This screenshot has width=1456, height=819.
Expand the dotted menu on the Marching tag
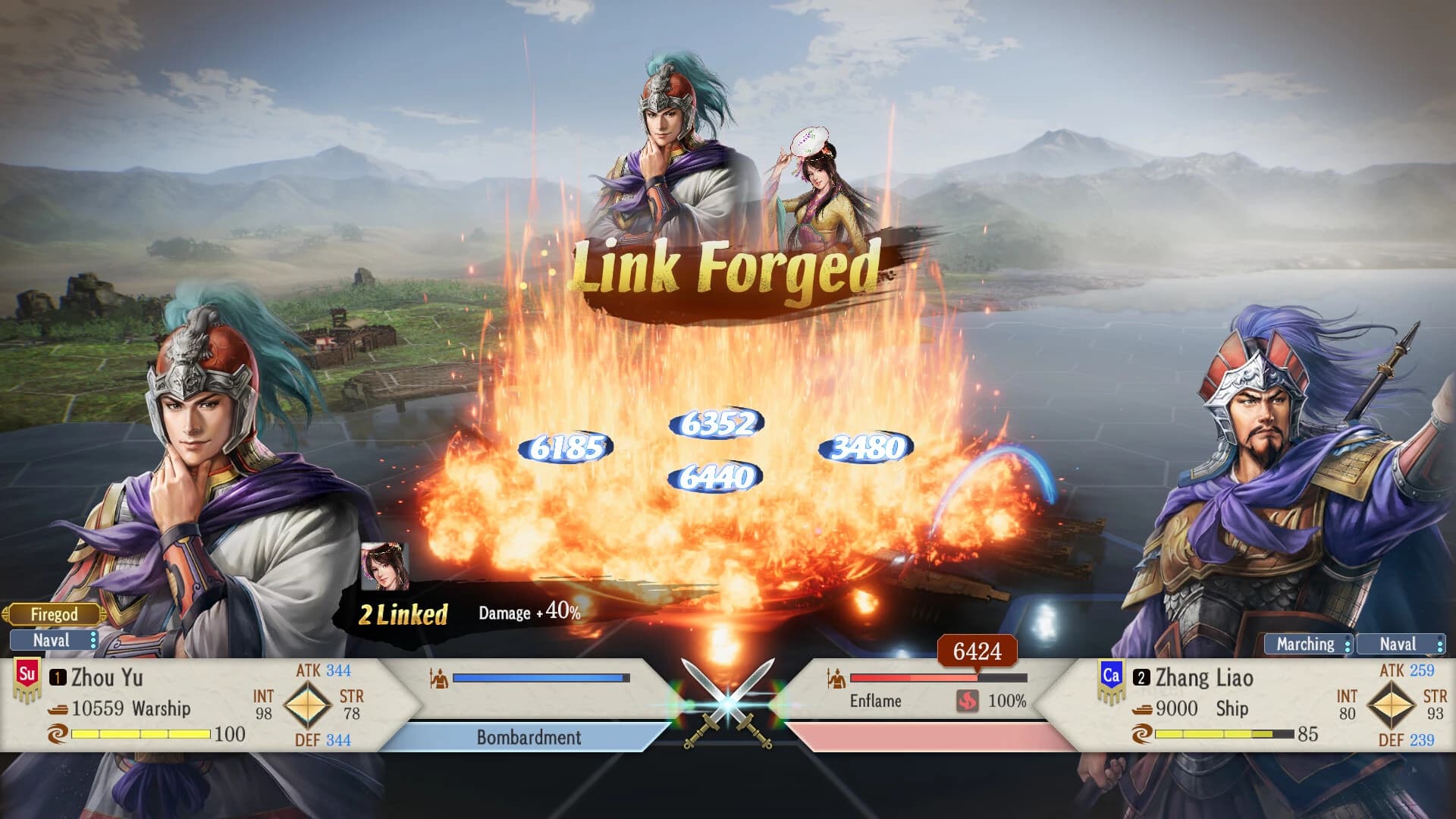click(x=1348, y=645)
